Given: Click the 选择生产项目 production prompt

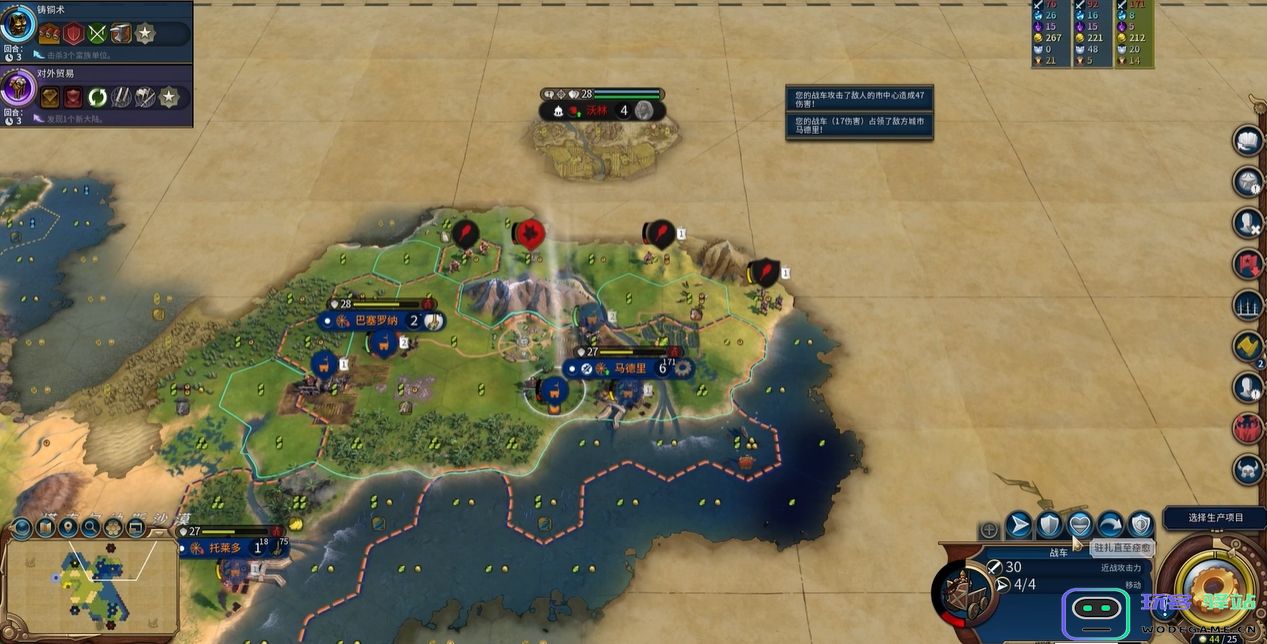Looking at the screenshot, I should click(x=1215, y=518).
